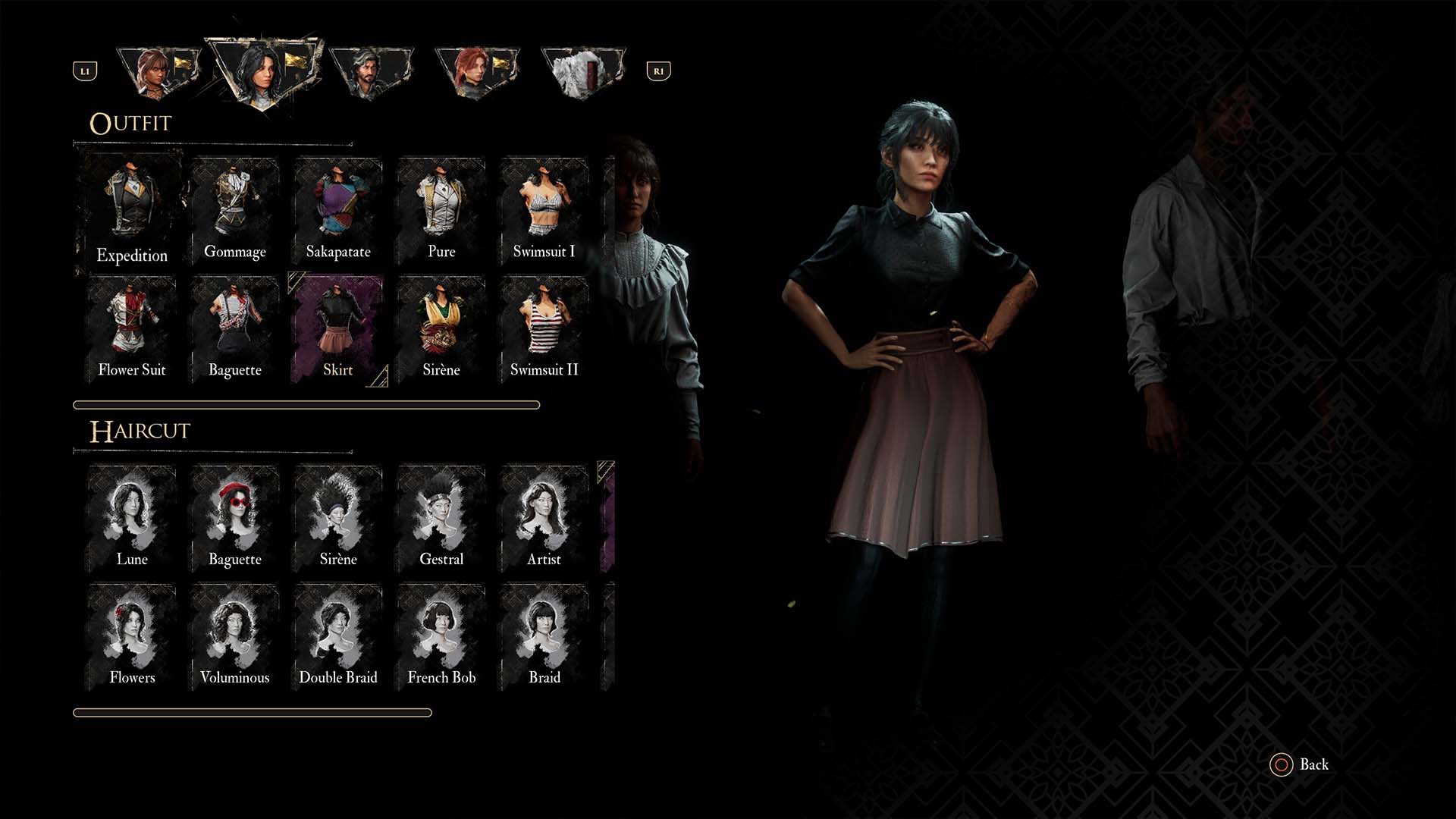1456x819 pixels.
Task: Pick the Voluminous haircut
Action: [x=234, y=637]
